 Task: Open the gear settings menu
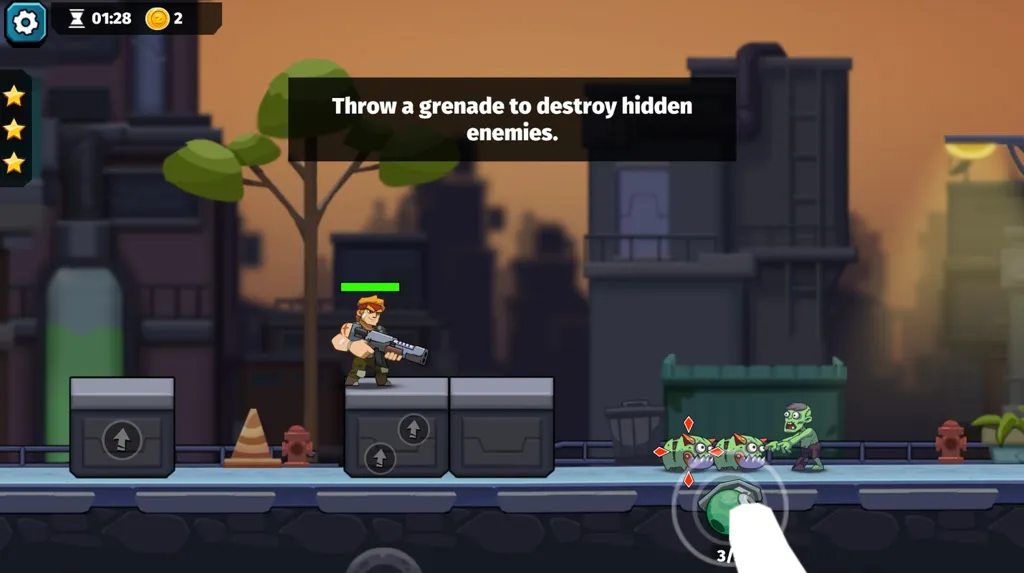26,23
